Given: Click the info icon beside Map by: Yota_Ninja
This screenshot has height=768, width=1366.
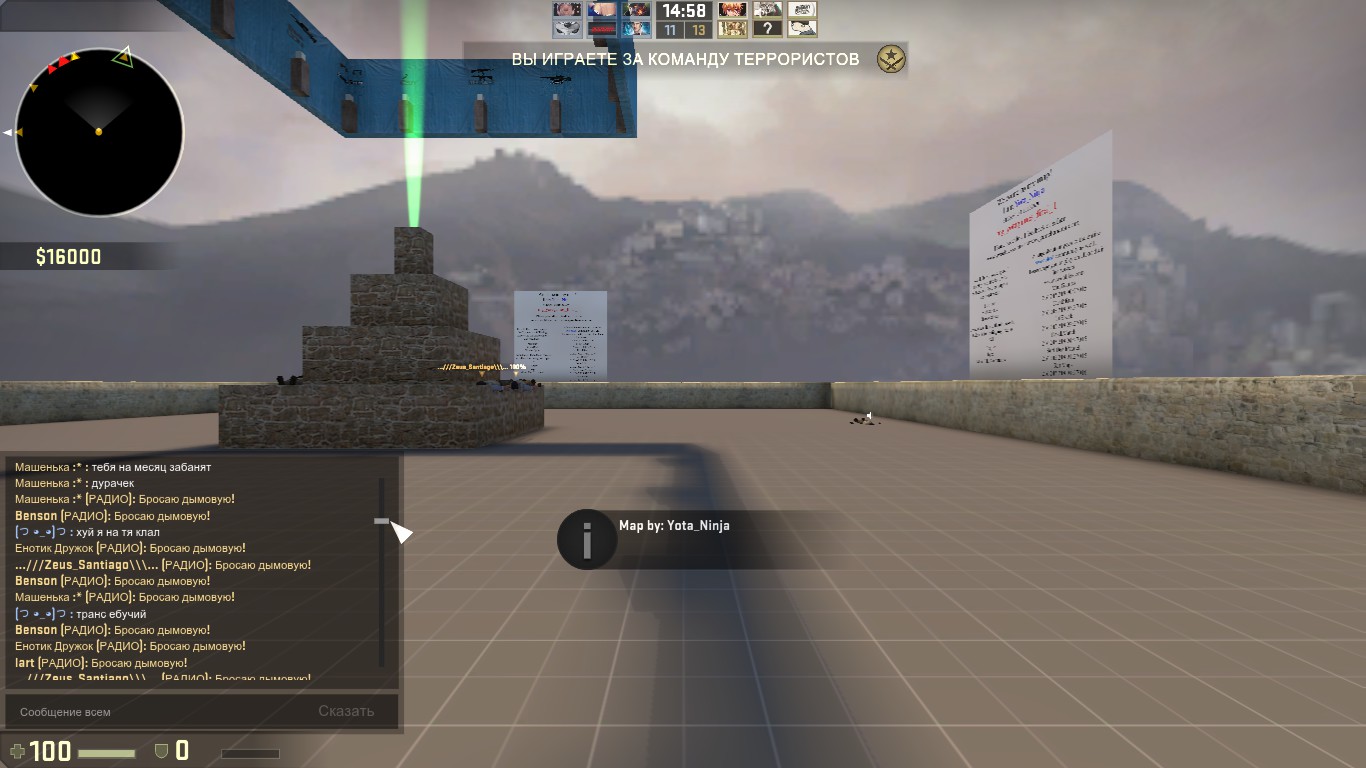Looking at the screenshot, I should click(x=586, y=540).
